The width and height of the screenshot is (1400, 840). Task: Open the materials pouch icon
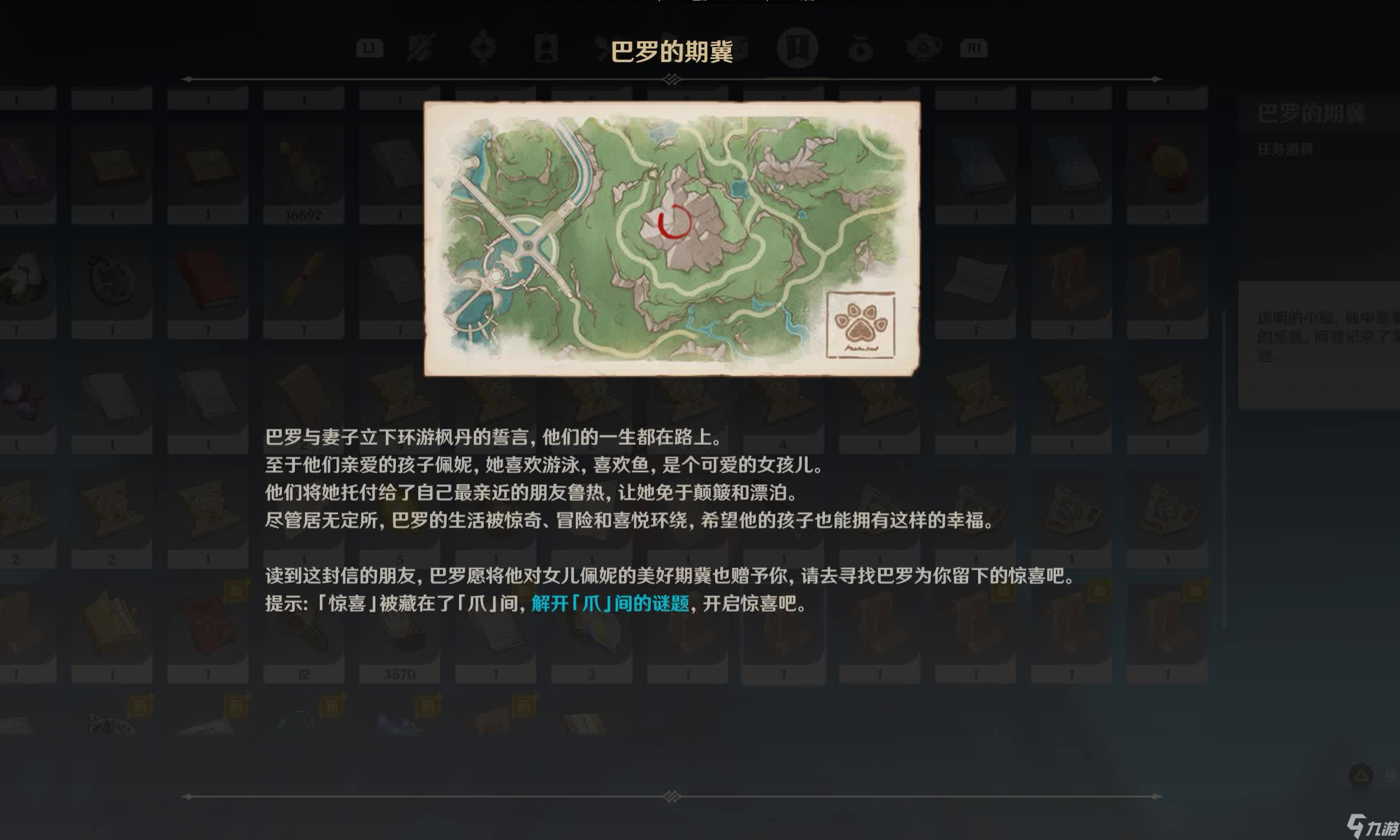click(x=861, y=50)
